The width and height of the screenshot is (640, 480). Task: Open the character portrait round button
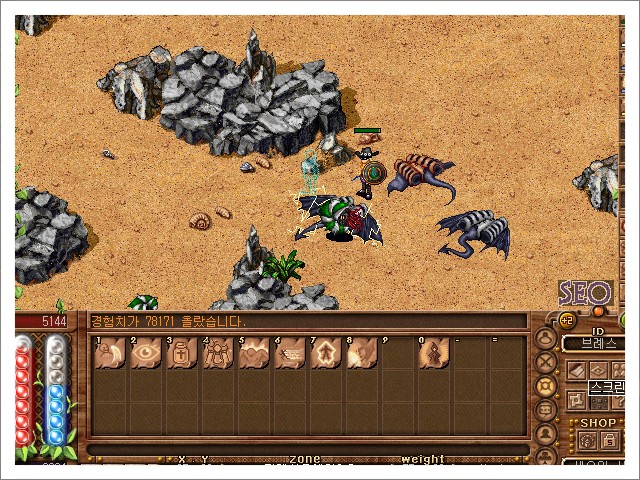[x=546, y=337]
